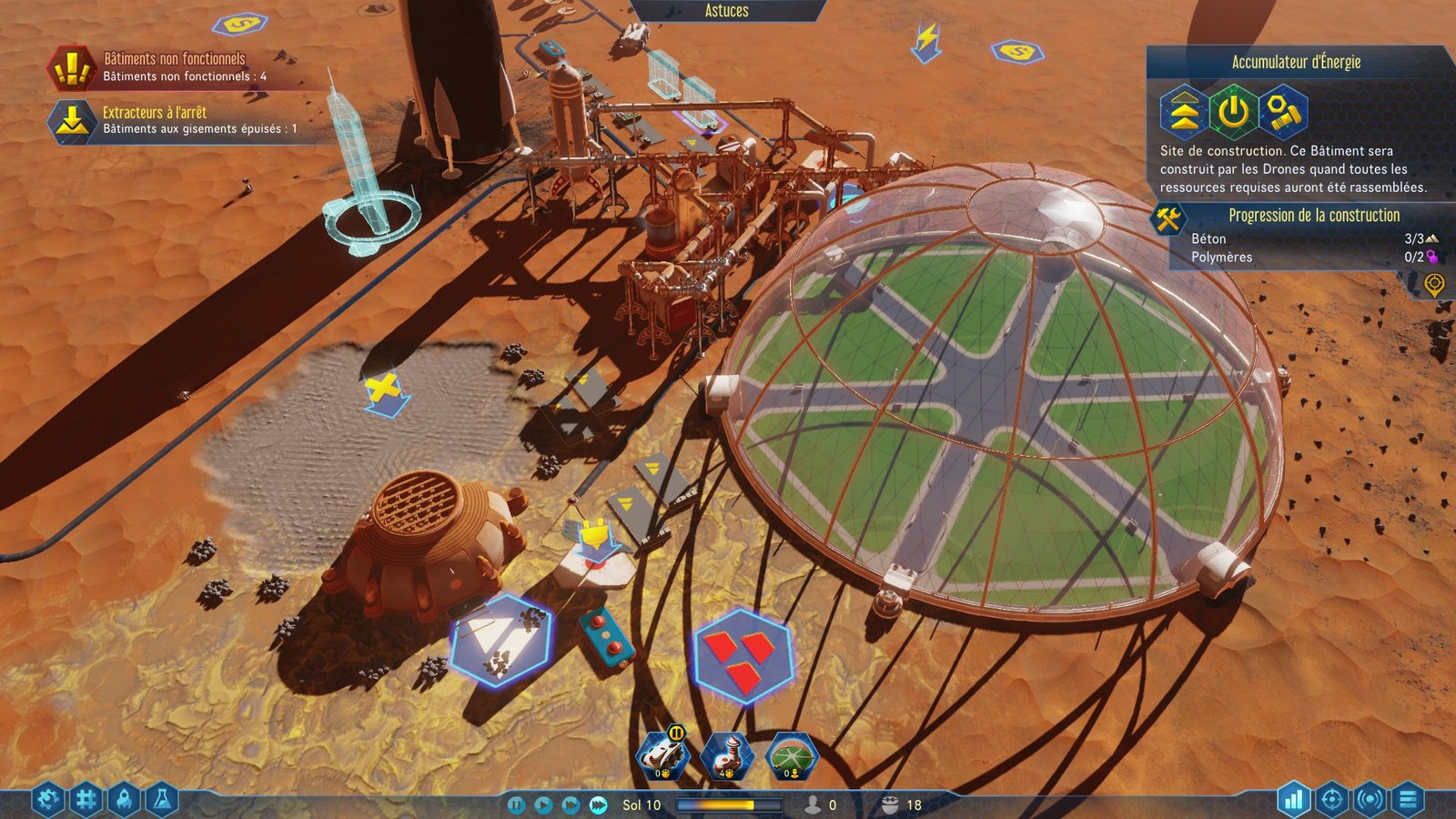Open the research flask screen

(162, 800)
